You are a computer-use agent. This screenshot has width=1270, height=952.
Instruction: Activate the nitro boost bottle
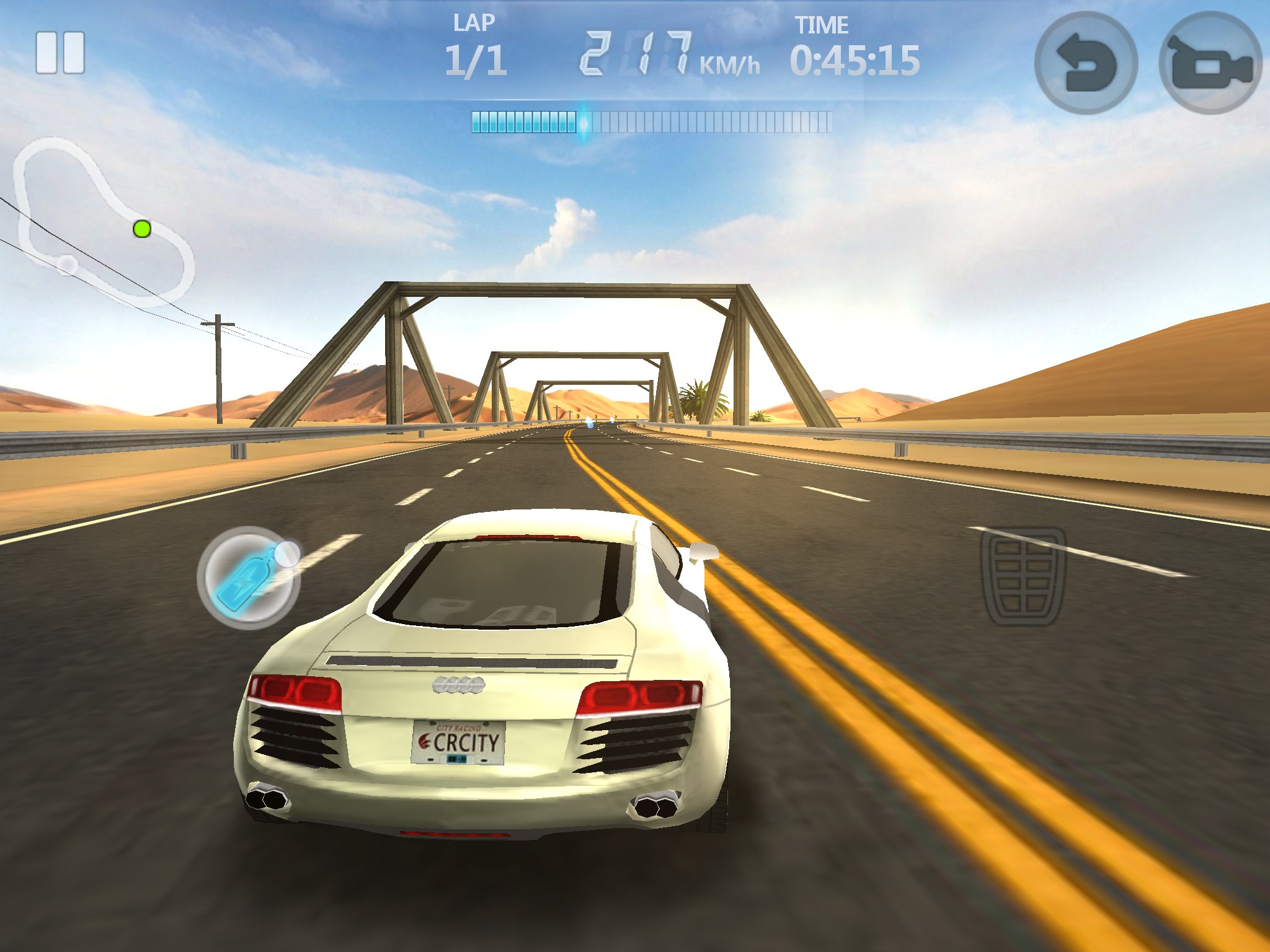(x=249, y=578)
